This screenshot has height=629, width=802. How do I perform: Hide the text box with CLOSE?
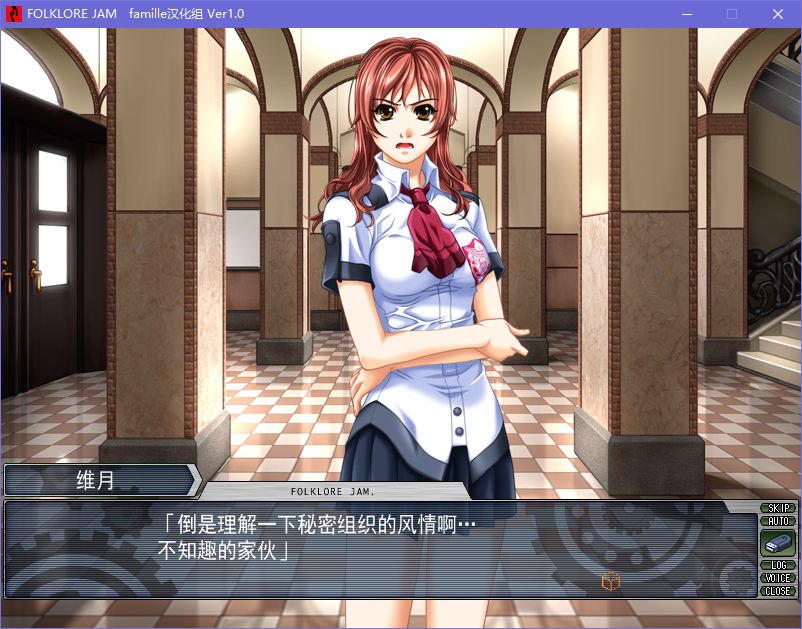pyautogui.click(x=777, y=591)
